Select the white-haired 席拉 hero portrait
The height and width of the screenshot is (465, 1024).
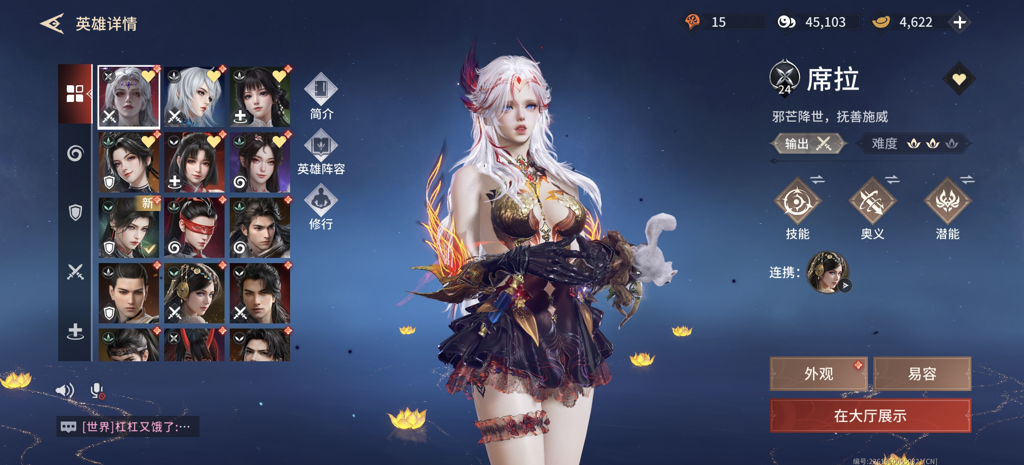[129, 97]
